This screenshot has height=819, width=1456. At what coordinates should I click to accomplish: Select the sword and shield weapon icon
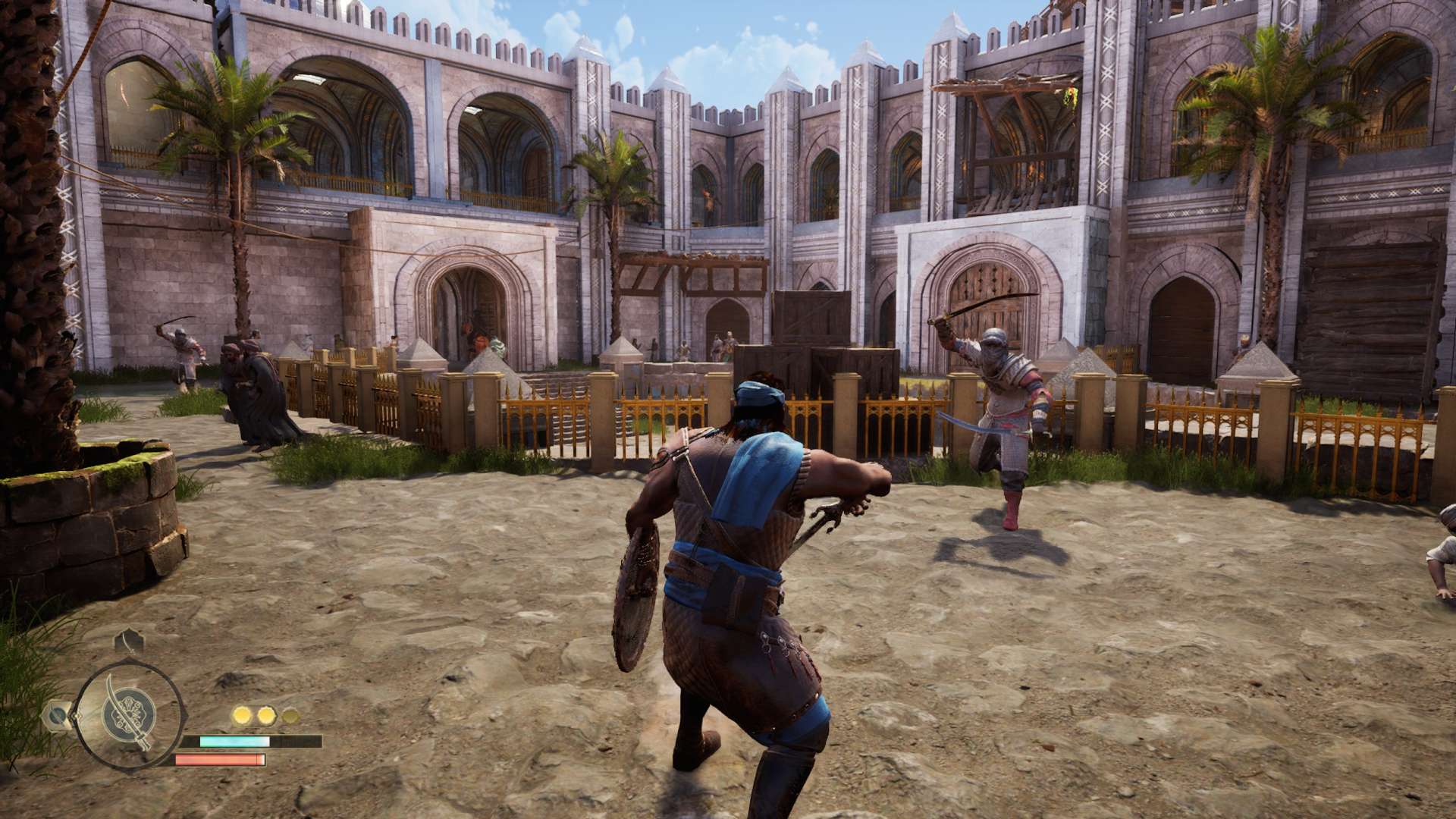(130, 714)
